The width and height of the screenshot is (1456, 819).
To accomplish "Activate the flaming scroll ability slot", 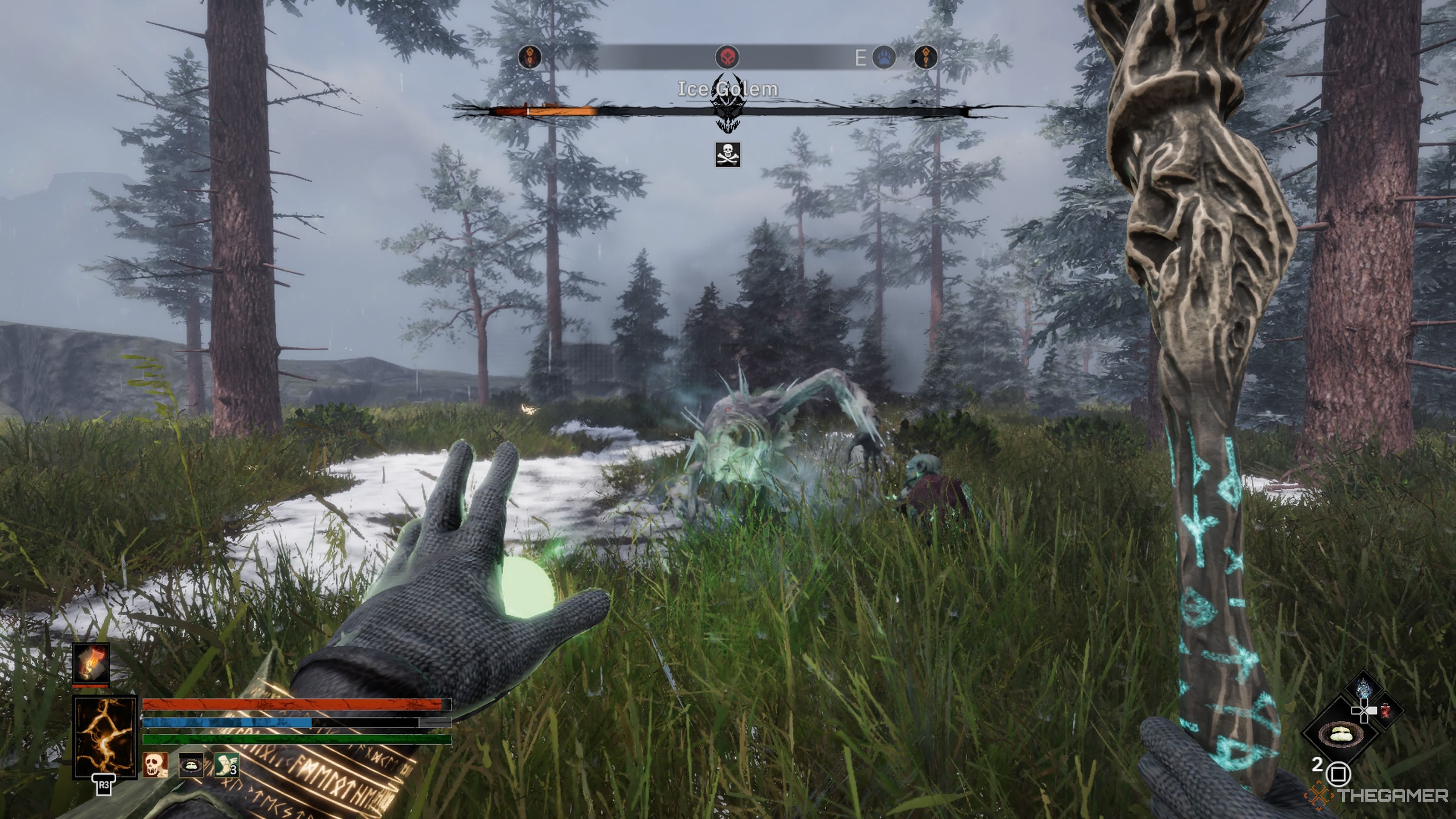I will point(91,664).
